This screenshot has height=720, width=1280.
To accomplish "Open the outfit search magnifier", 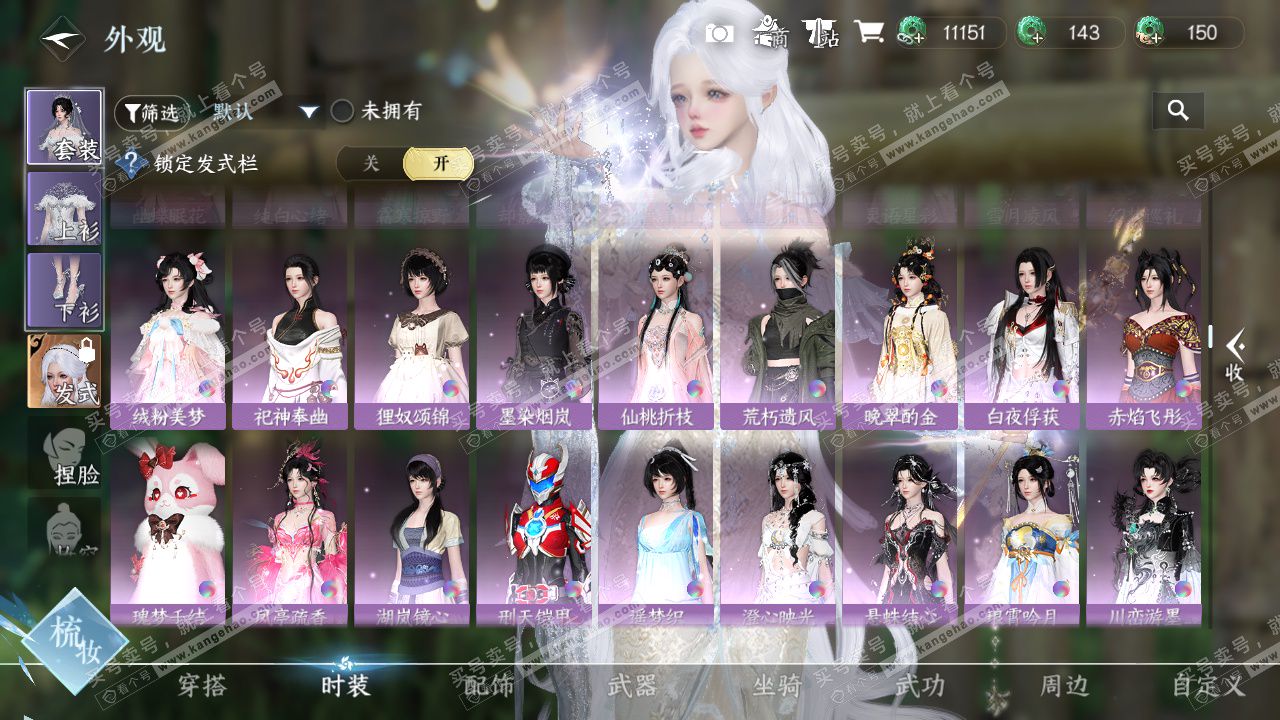I will (x=1178, y=111).
